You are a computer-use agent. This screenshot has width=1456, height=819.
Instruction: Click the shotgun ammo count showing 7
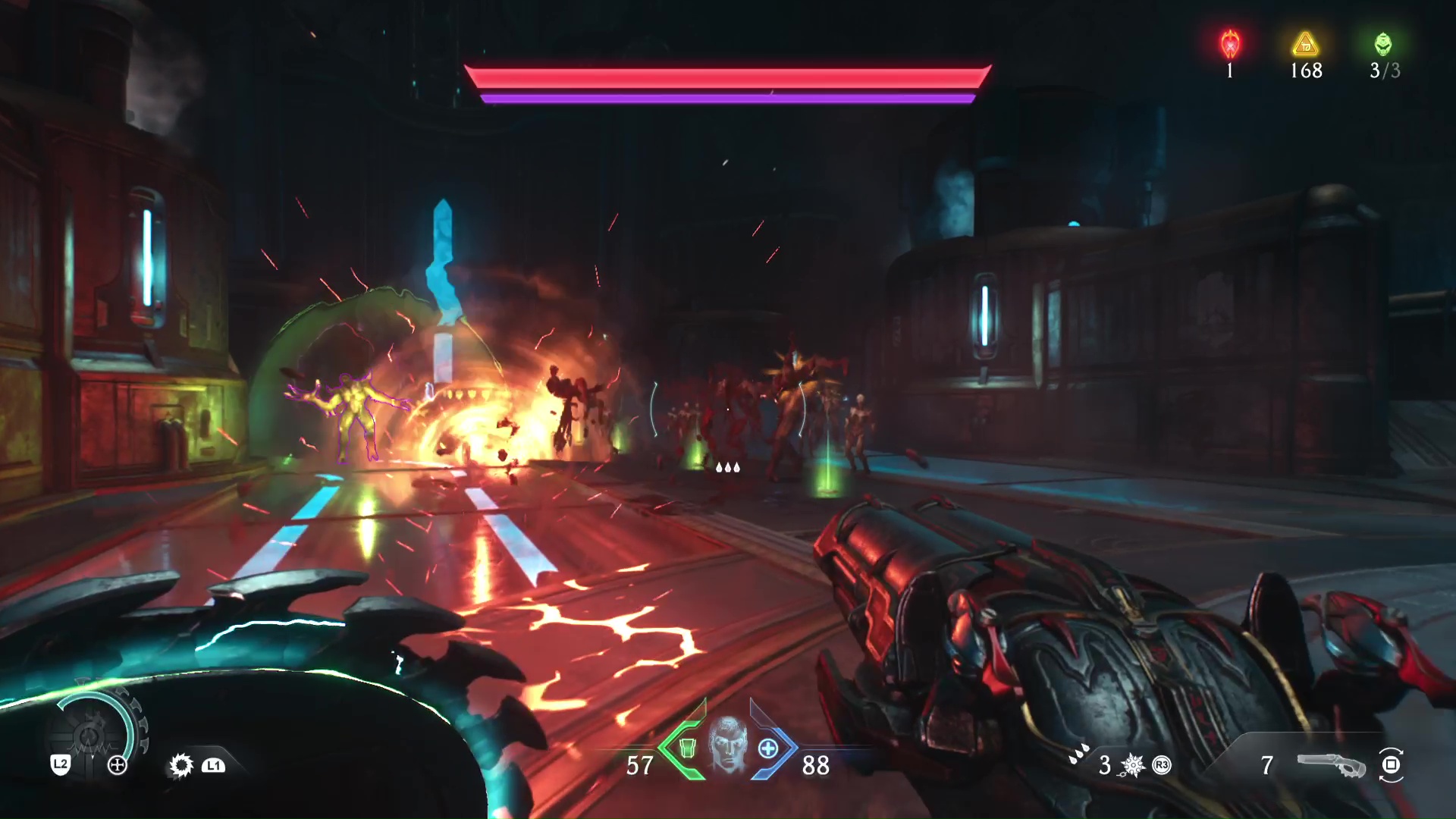tap(1266, 766)
